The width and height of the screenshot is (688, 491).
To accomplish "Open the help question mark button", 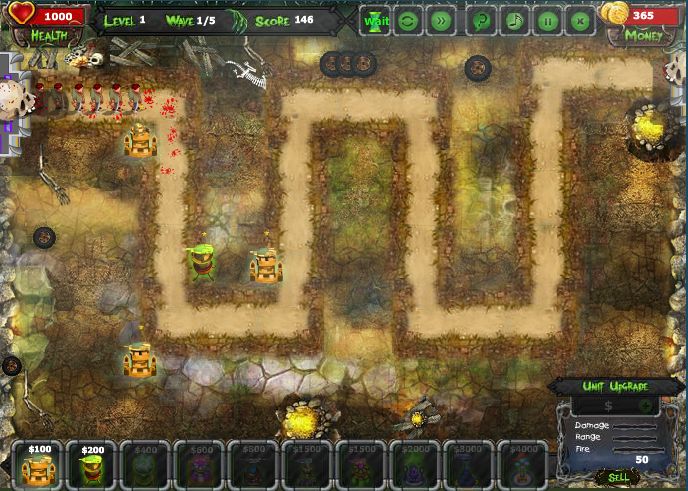I will 482,20.
